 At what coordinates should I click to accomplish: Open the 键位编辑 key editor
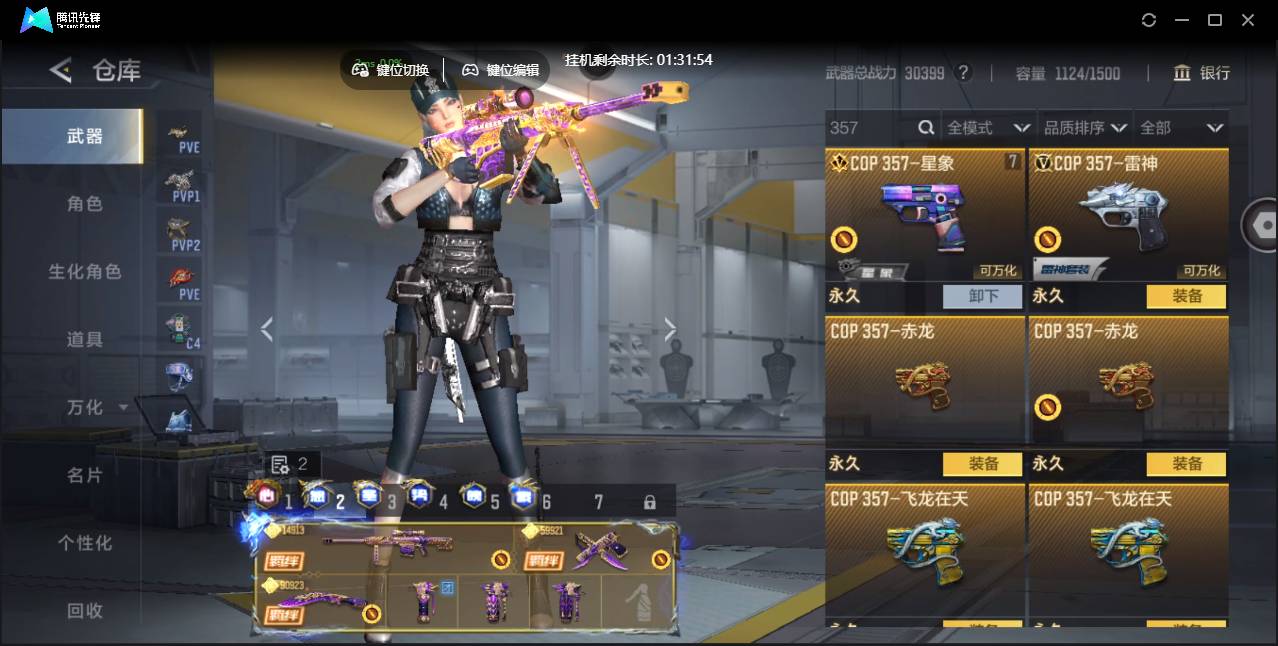click(x=501, y=70)
